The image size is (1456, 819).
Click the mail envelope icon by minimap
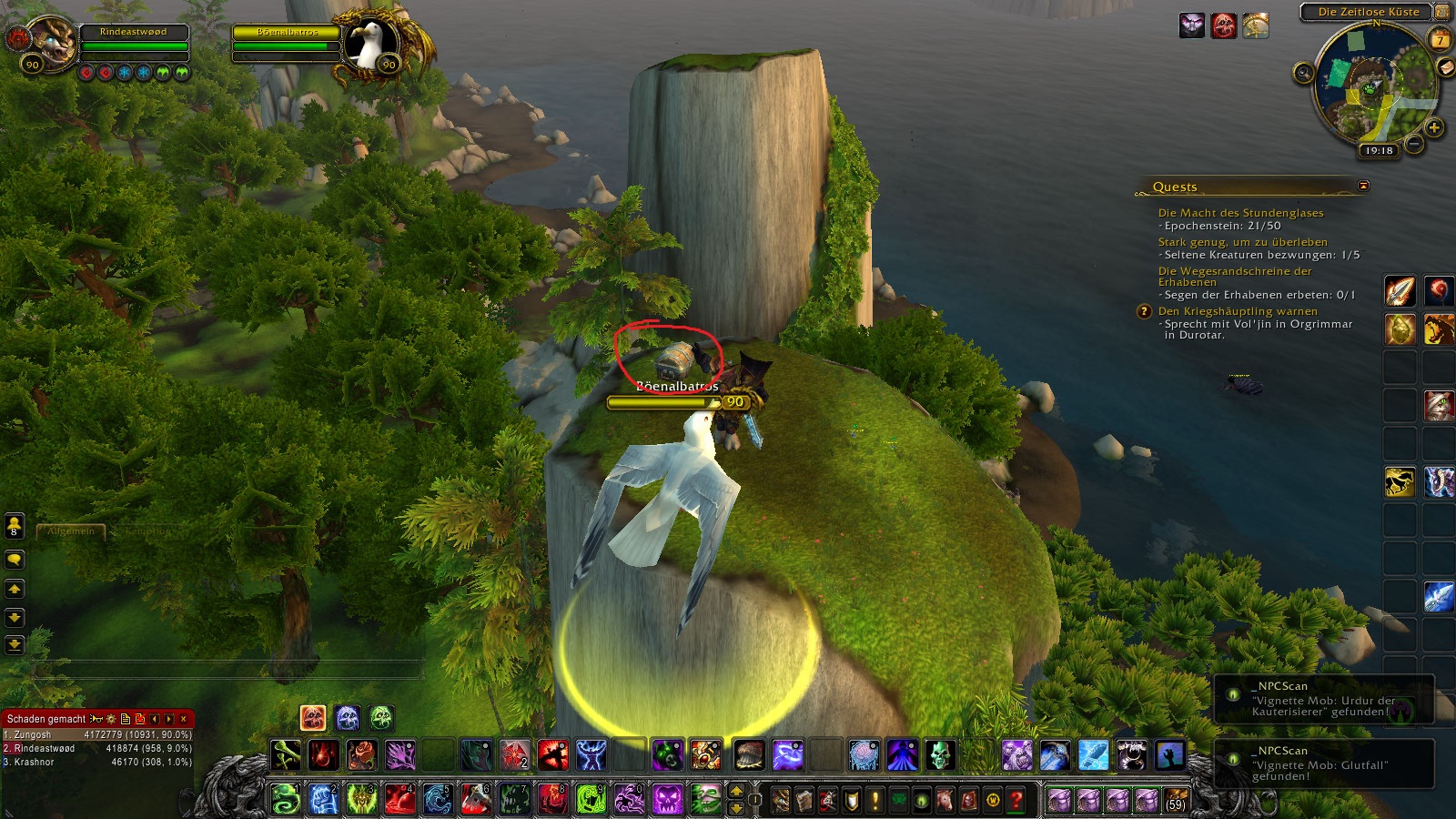click(x=1445, y=68)
